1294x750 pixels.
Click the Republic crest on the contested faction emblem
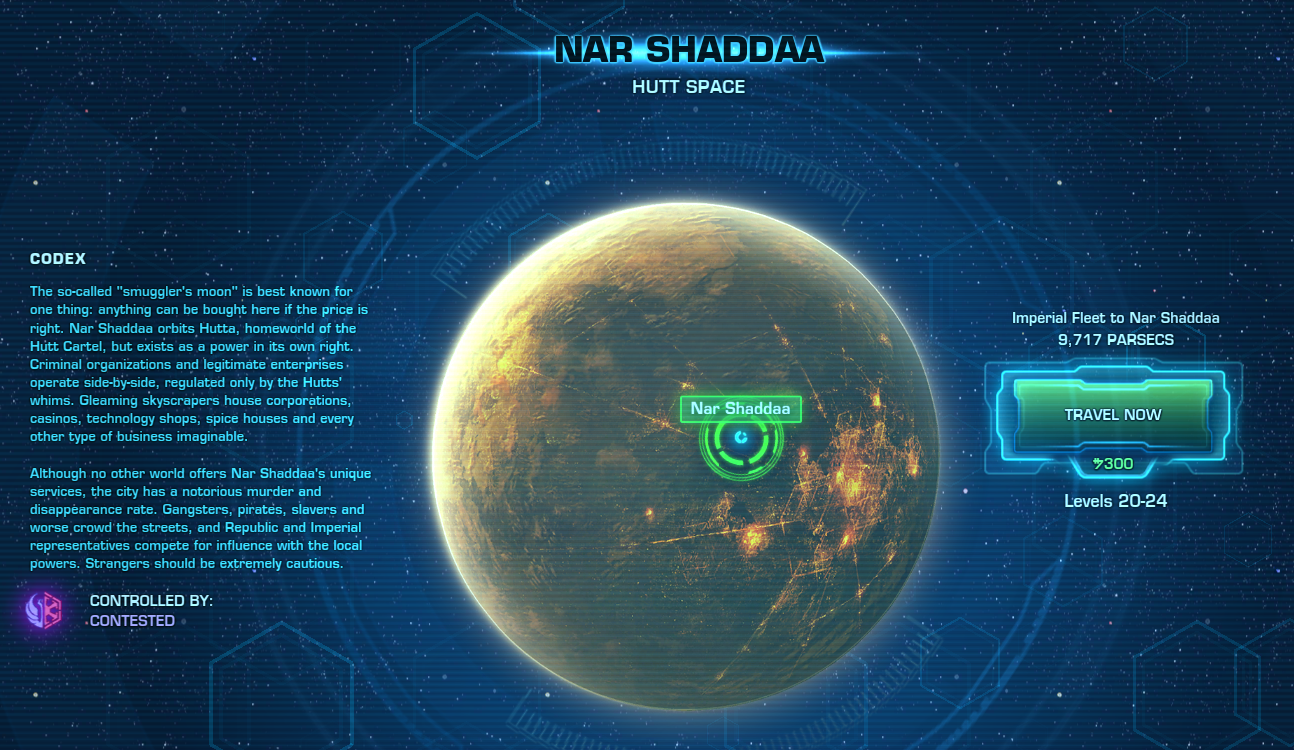click(33, 610)
